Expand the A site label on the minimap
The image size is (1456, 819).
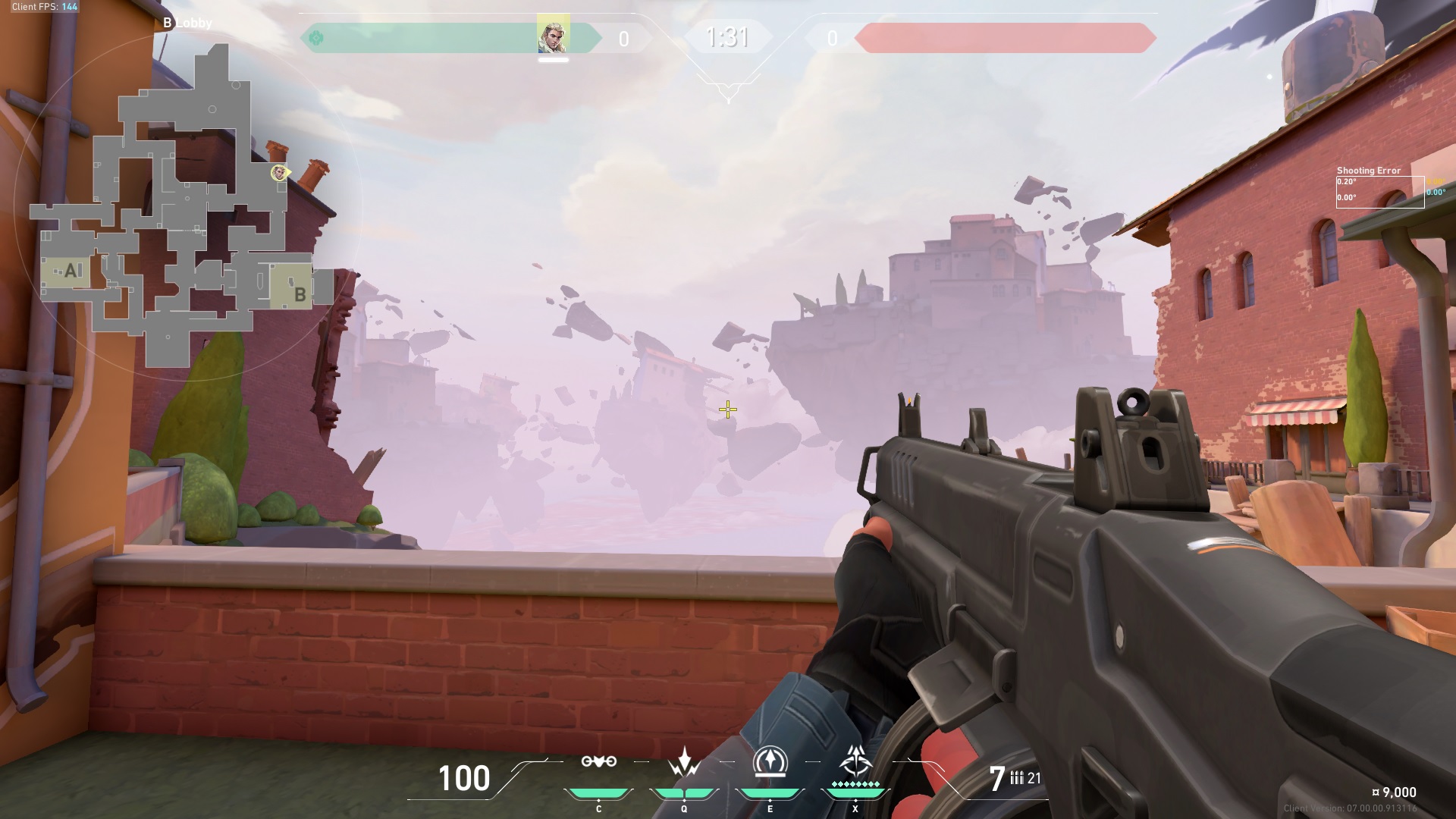71,270
